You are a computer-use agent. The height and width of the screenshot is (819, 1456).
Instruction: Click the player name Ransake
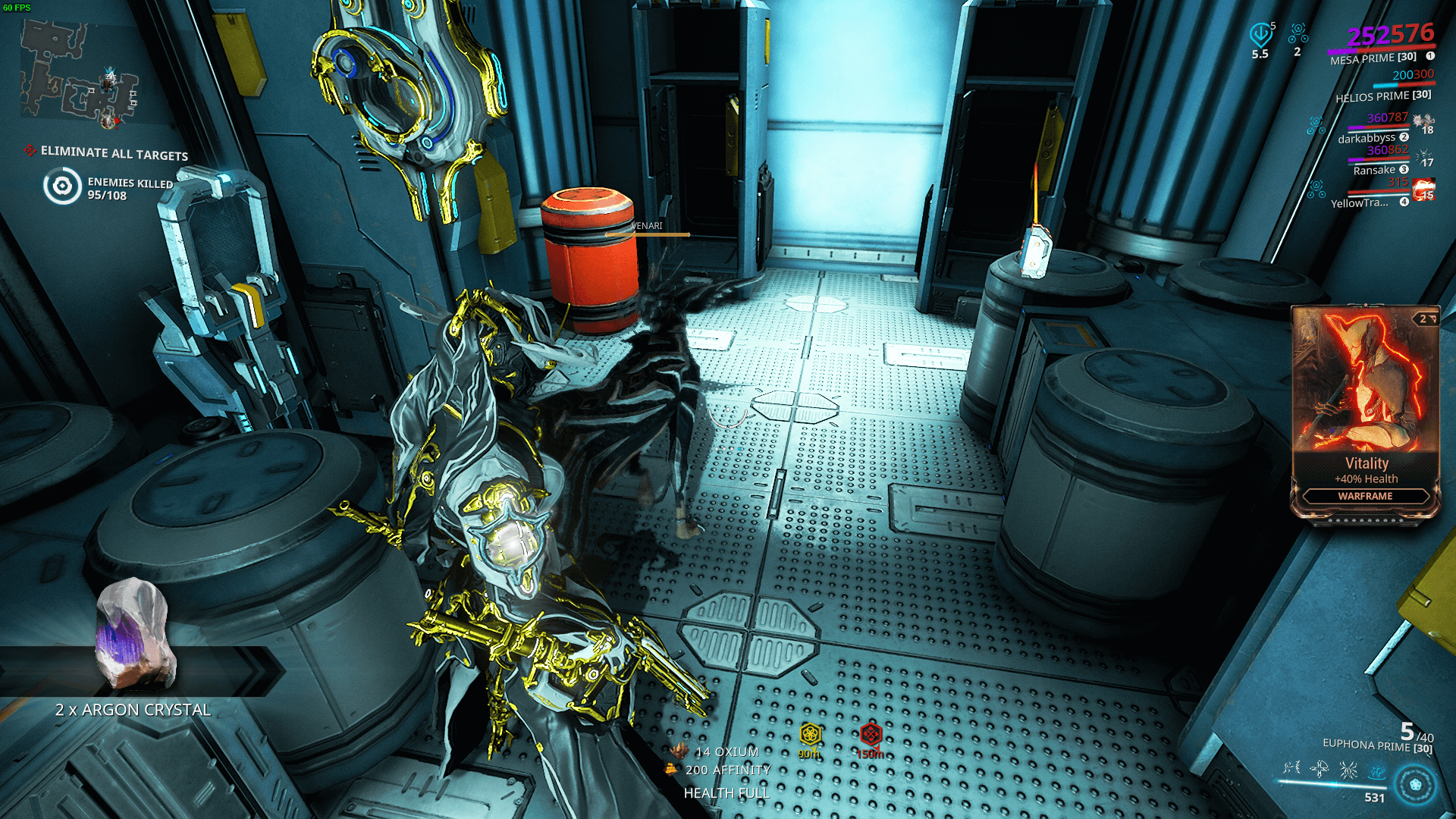(x=1375, y=169)
